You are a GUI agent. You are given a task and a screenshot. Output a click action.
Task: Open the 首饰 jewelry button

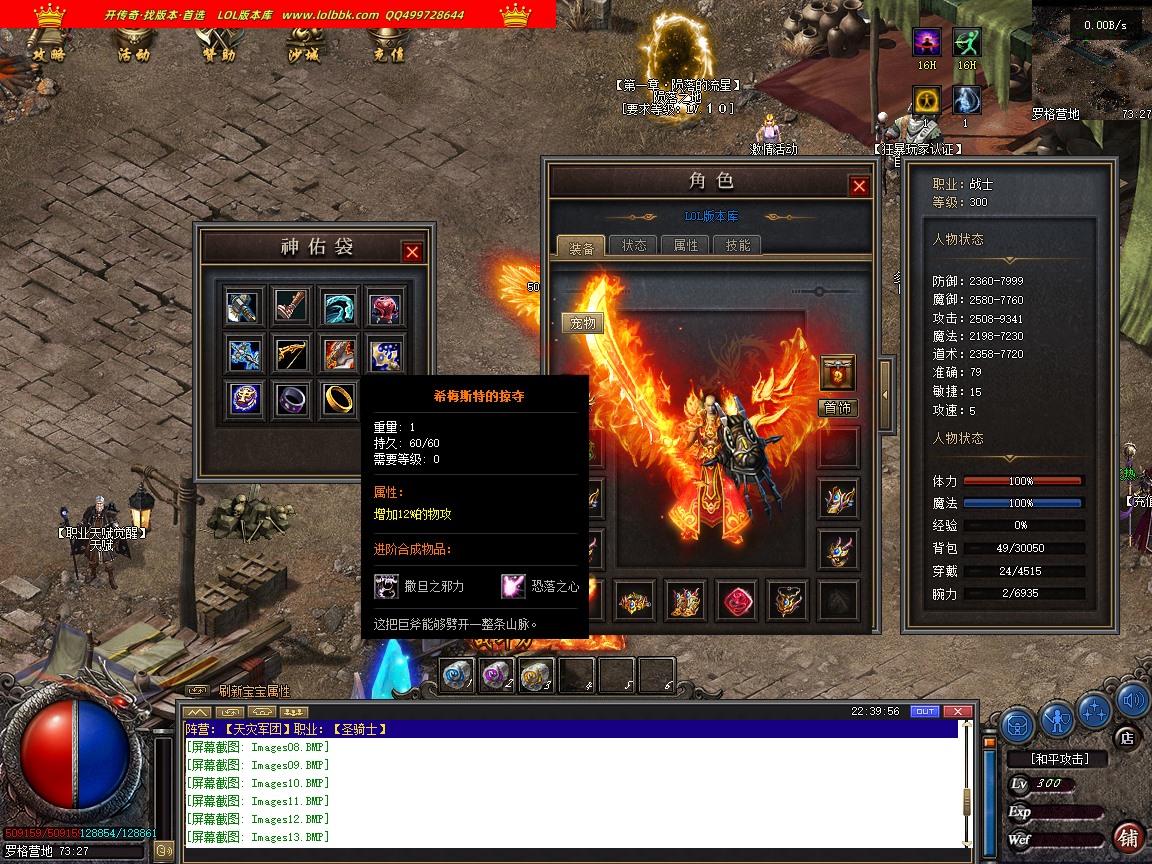838,408
